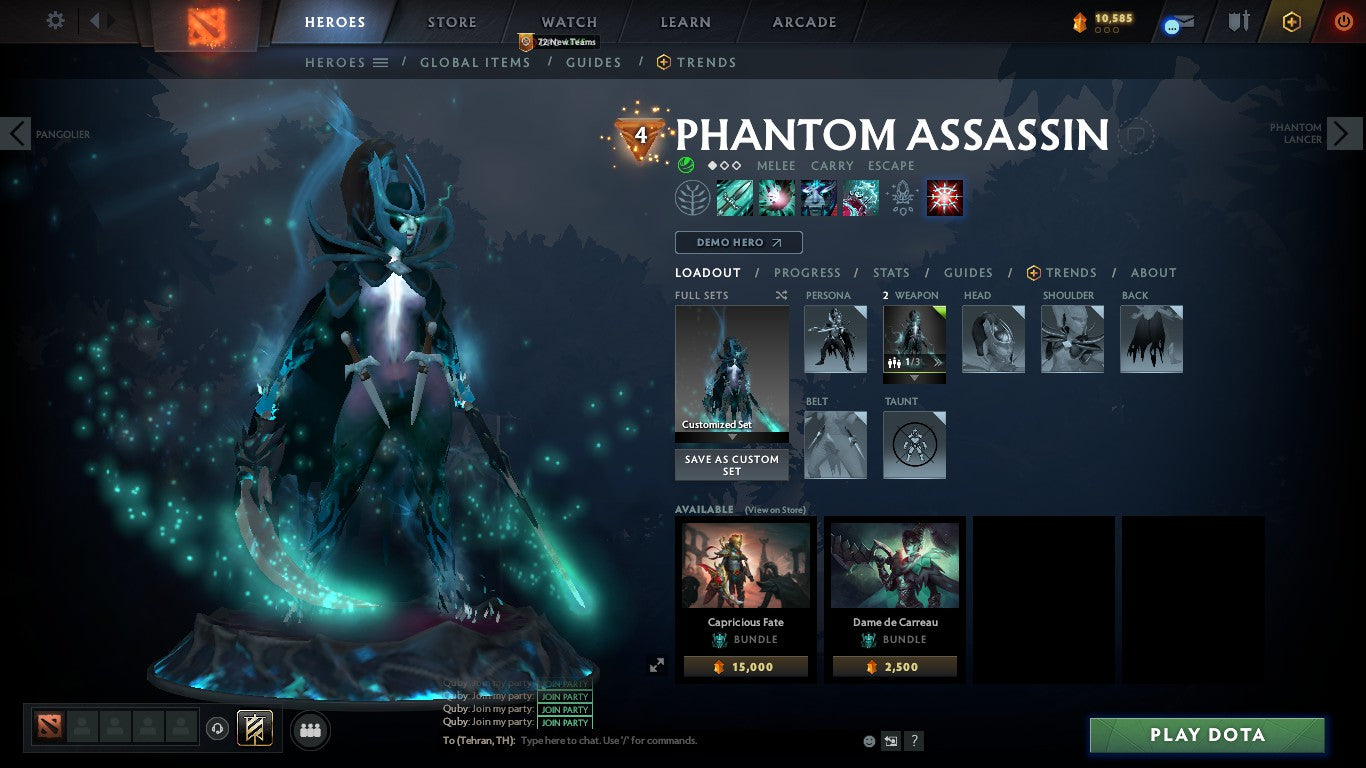Viewport: 1366px width, 768px height.
Task: Switch to the STATS tab
Action: [890, 272]
